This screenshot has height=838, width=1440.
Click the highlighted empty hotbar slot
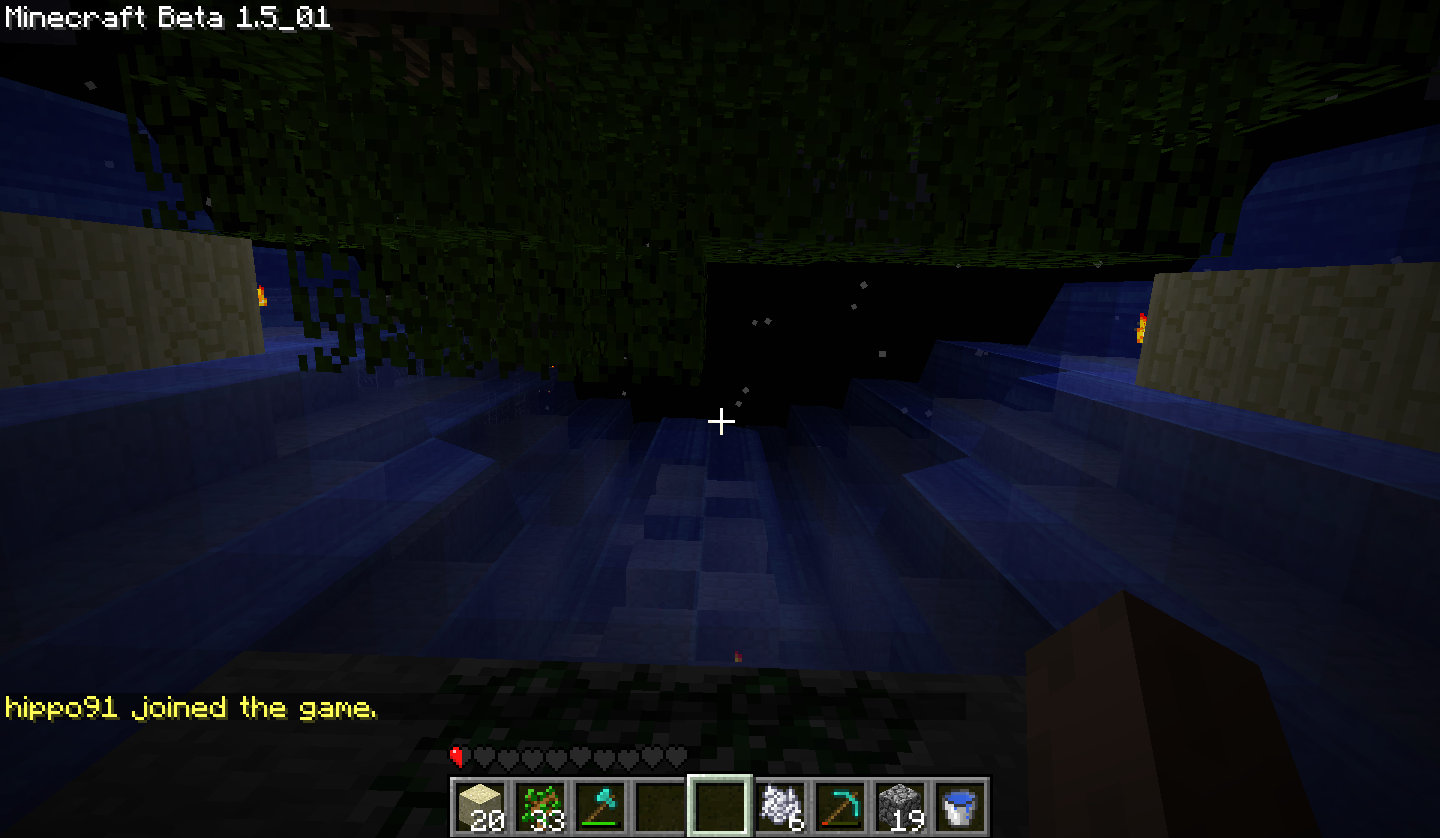pos(720,806)
